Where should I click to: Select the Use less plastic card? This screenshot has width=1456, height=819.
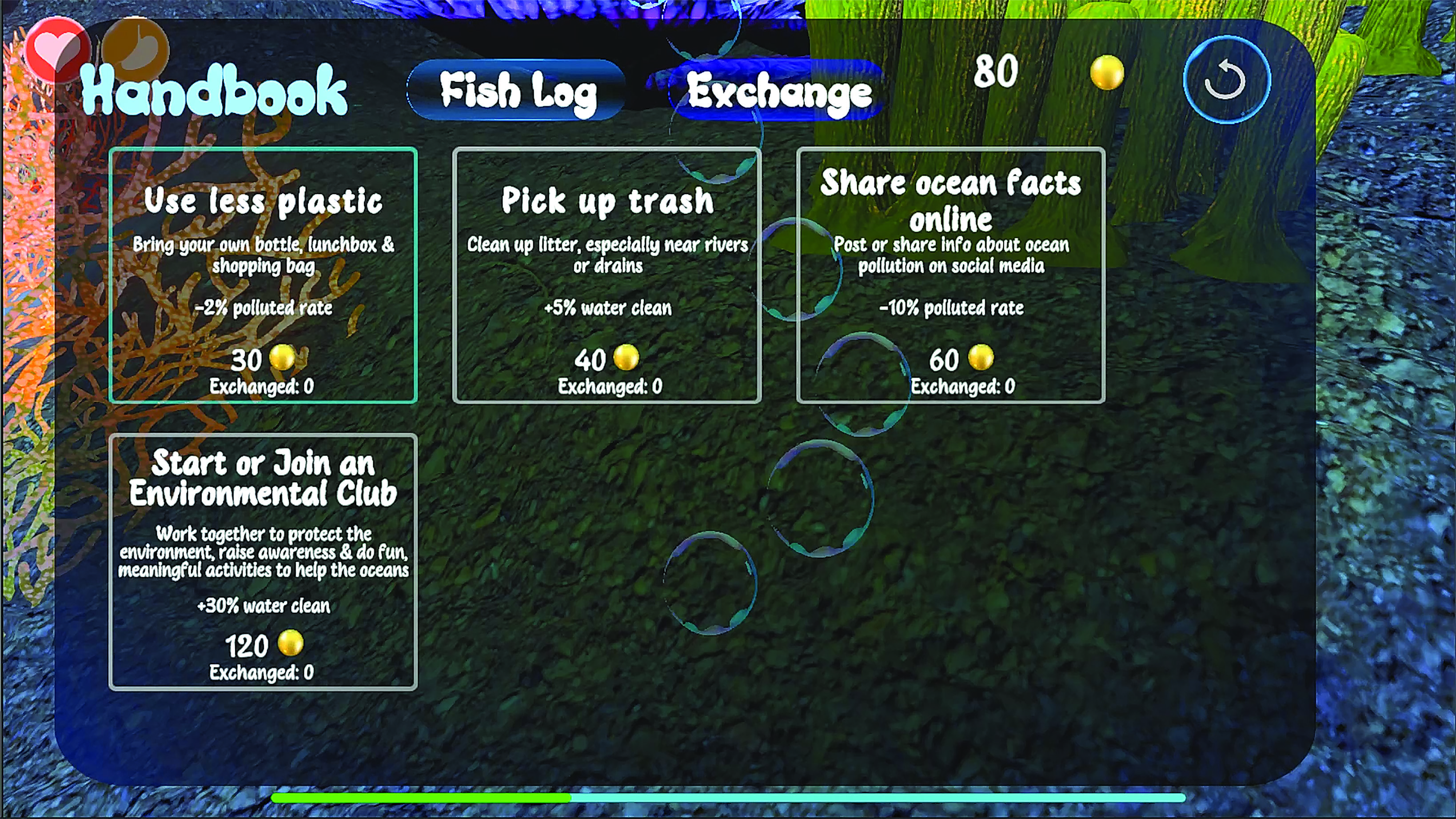(x=263, y=275)
